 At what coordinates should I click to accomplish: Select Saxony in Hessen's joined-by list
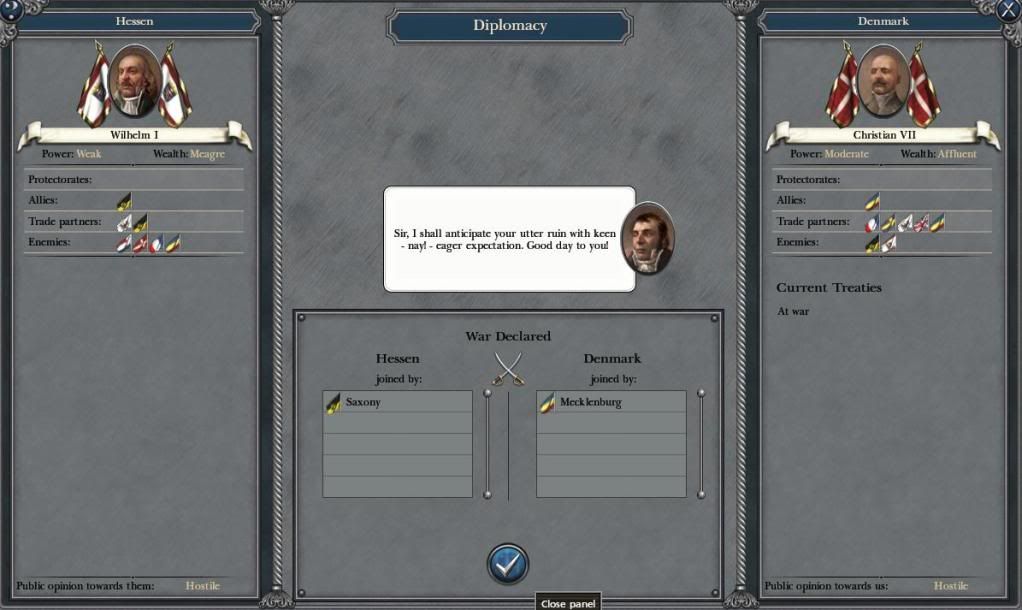(397, 402)
